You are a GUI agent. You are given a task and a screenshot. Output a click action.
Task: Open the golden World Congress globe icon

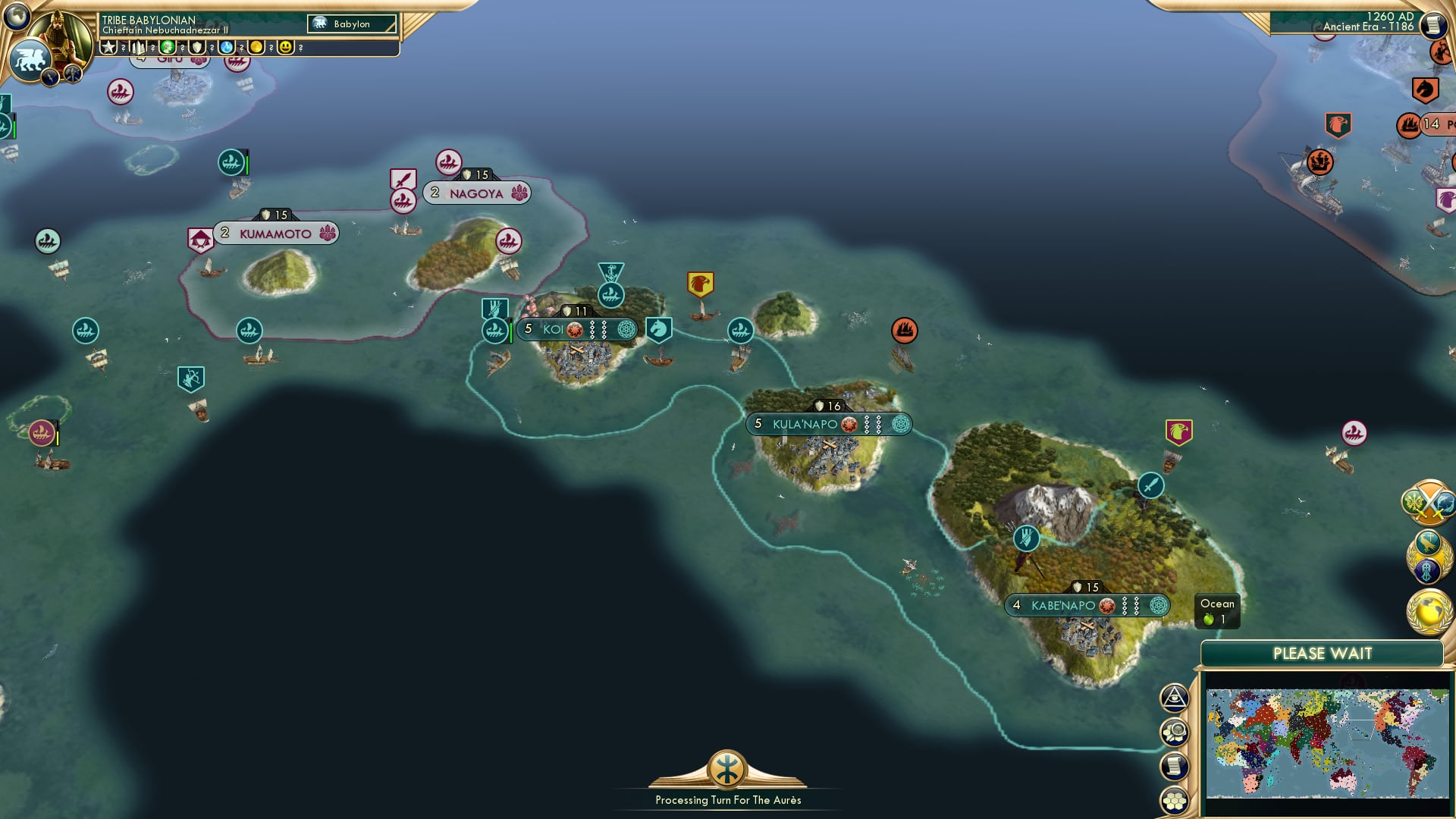point(1429,612)
